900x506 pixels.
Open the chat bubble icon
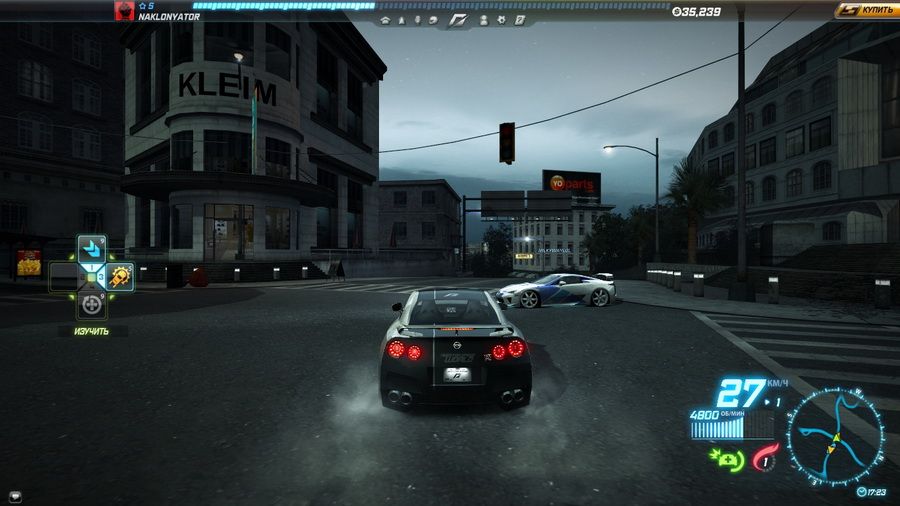[15, 495]
